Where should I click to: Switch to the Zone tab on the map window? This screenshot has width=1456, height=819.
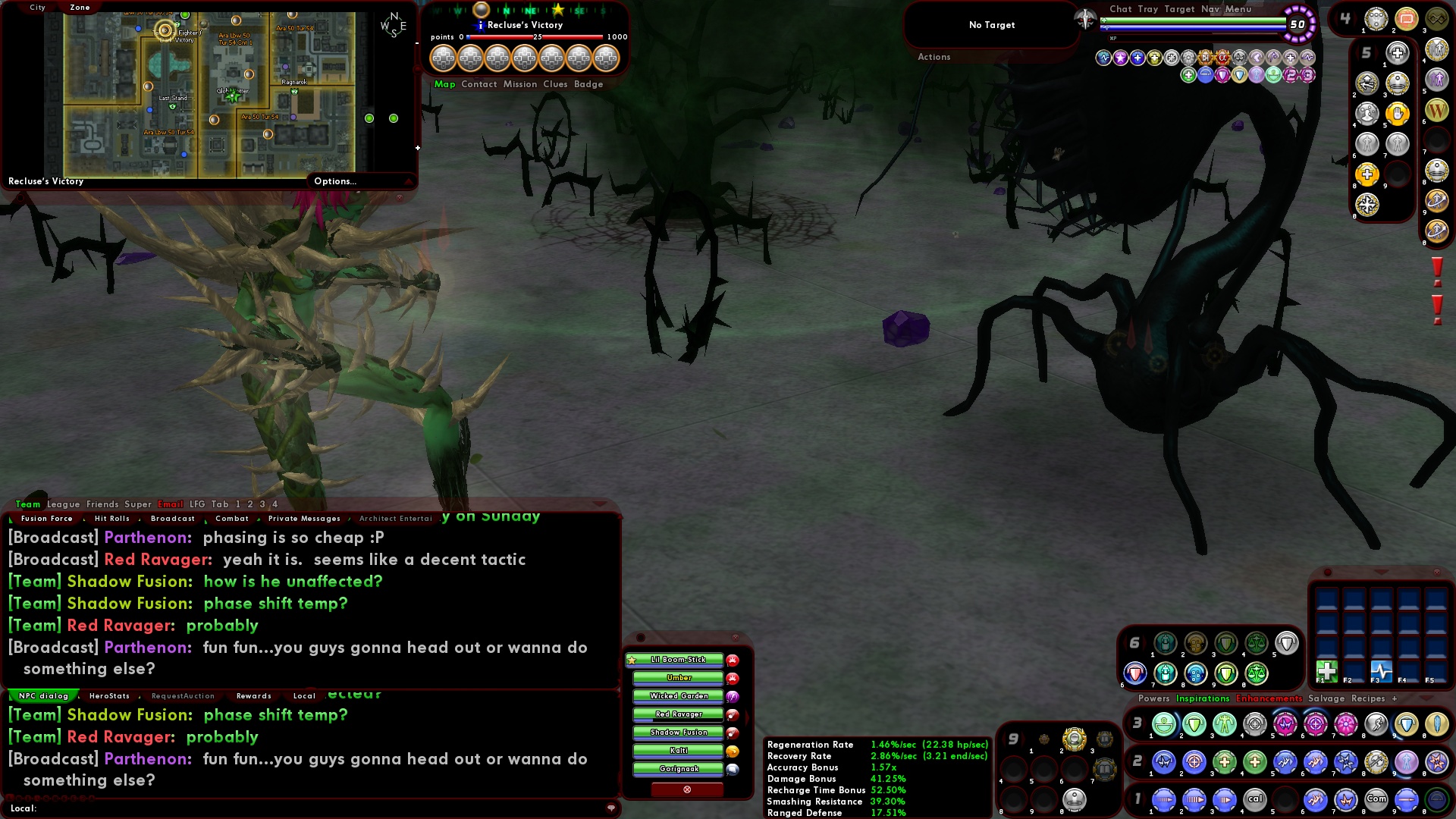click(79, 7)
